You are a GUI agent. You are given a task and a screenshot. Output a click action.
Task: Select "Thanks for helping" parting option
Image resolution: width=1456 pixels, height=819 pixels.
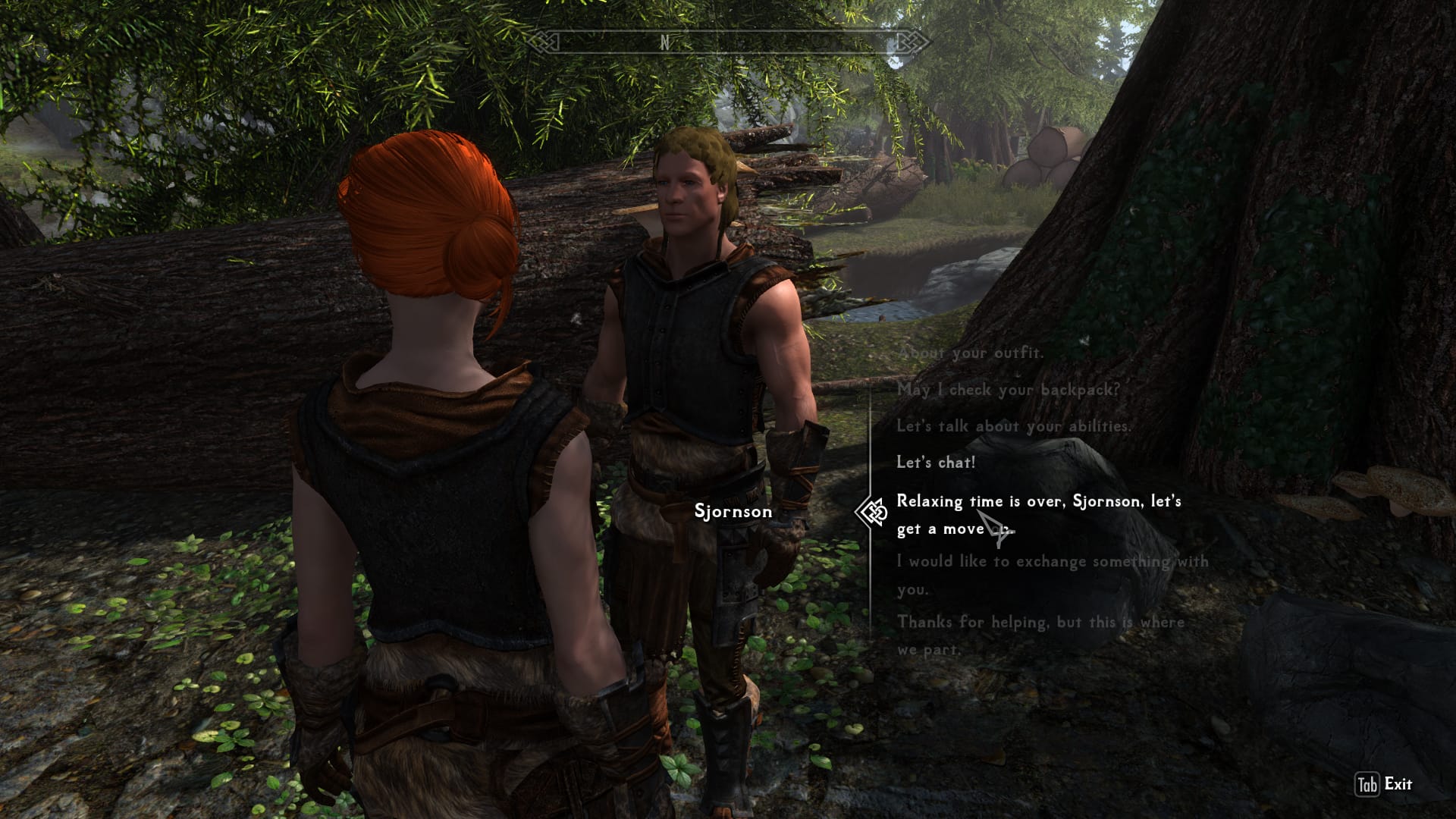(1040, 635)
